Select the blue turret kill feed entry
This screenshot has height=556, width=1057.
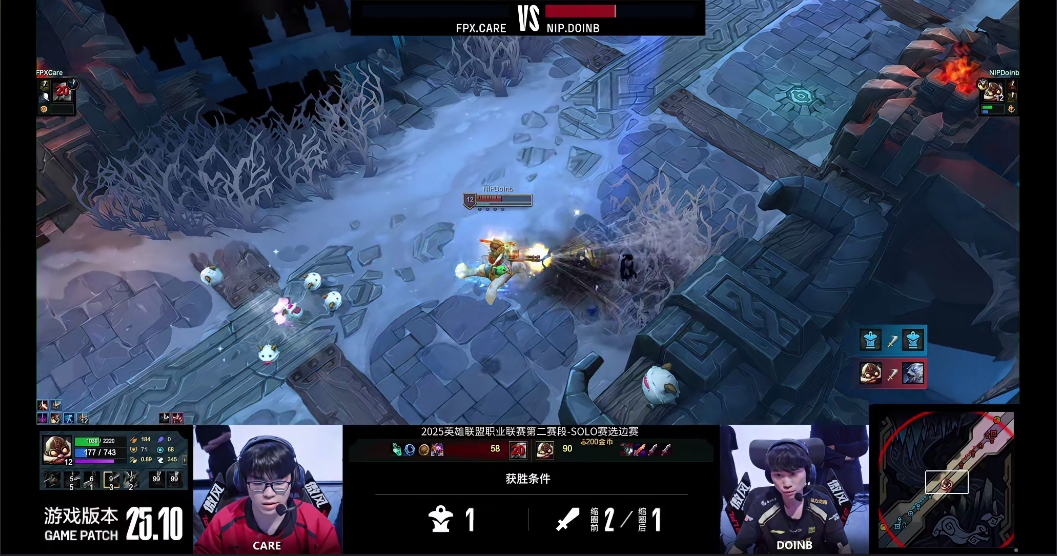(891, 340)
